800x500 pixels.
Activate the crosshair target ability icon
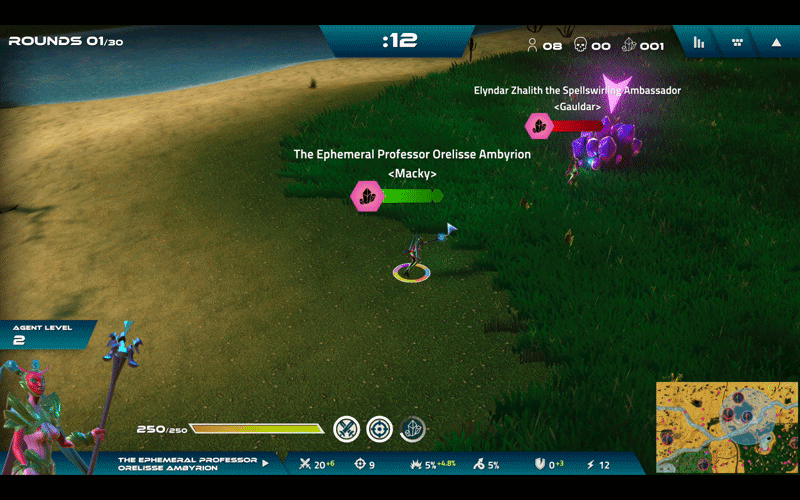click(x=379, y=429)
